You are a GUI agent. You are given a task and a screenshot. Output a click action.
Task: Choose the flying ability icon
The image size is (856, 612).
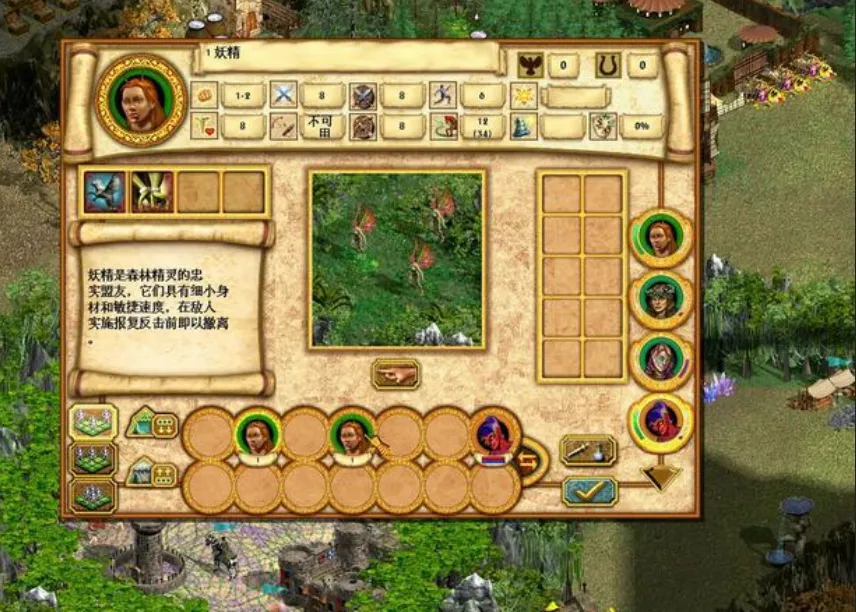tap(104, 192)
